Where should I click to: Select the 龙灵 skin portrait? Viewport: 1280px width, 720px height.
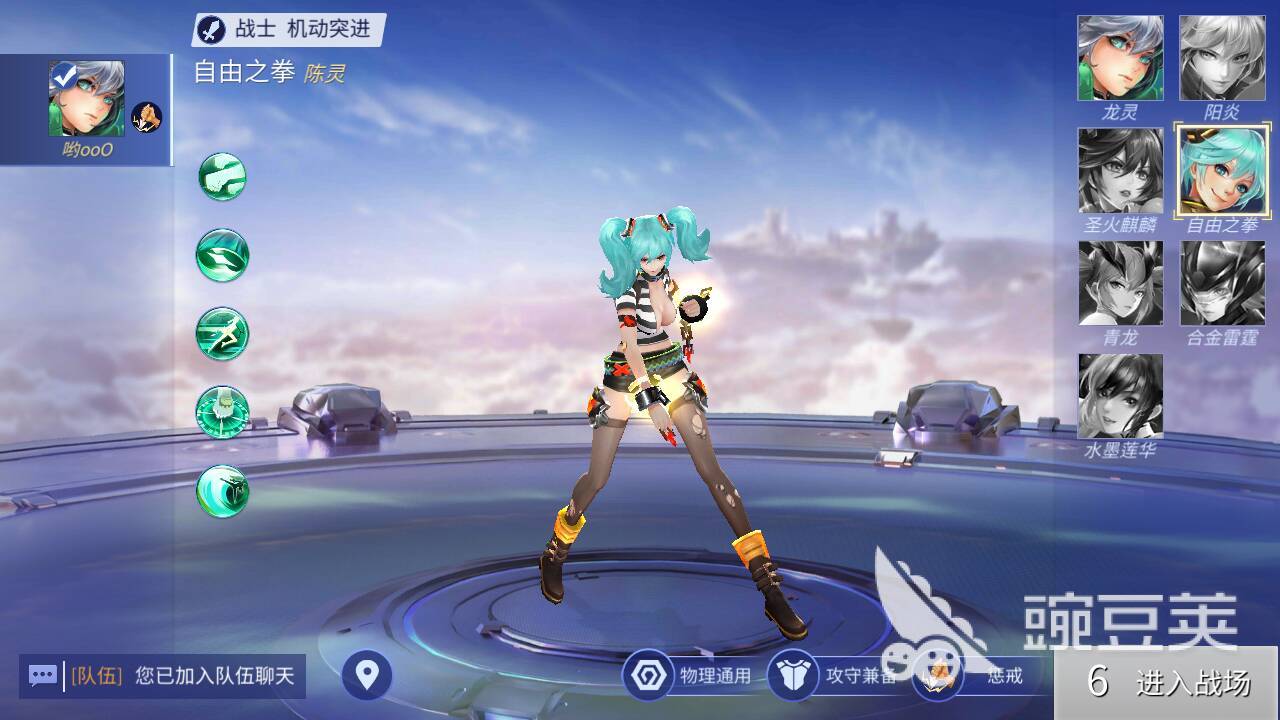tap(1120, 58)
